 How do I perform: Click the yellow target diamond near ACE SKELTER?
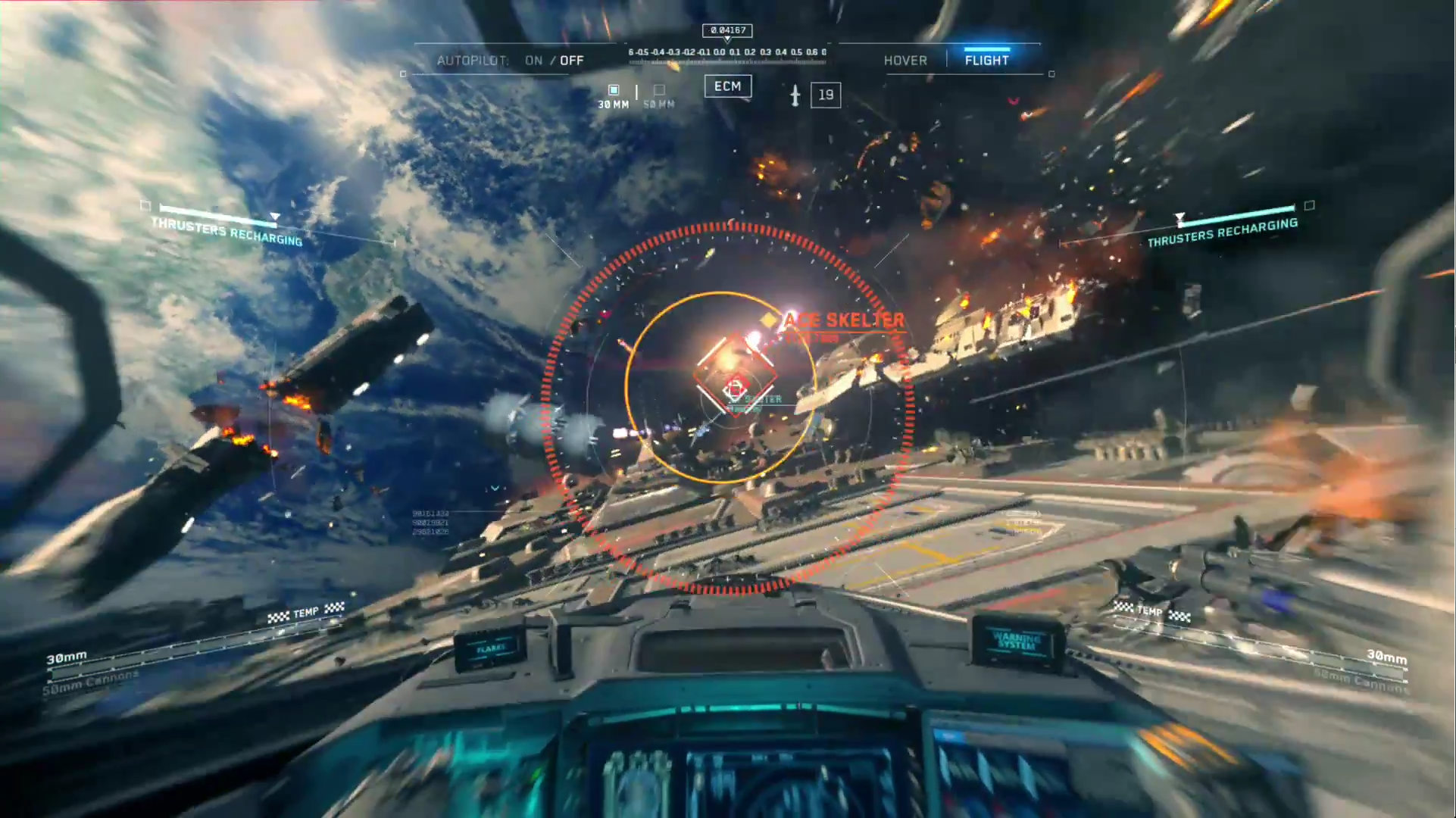pos(770,320)
